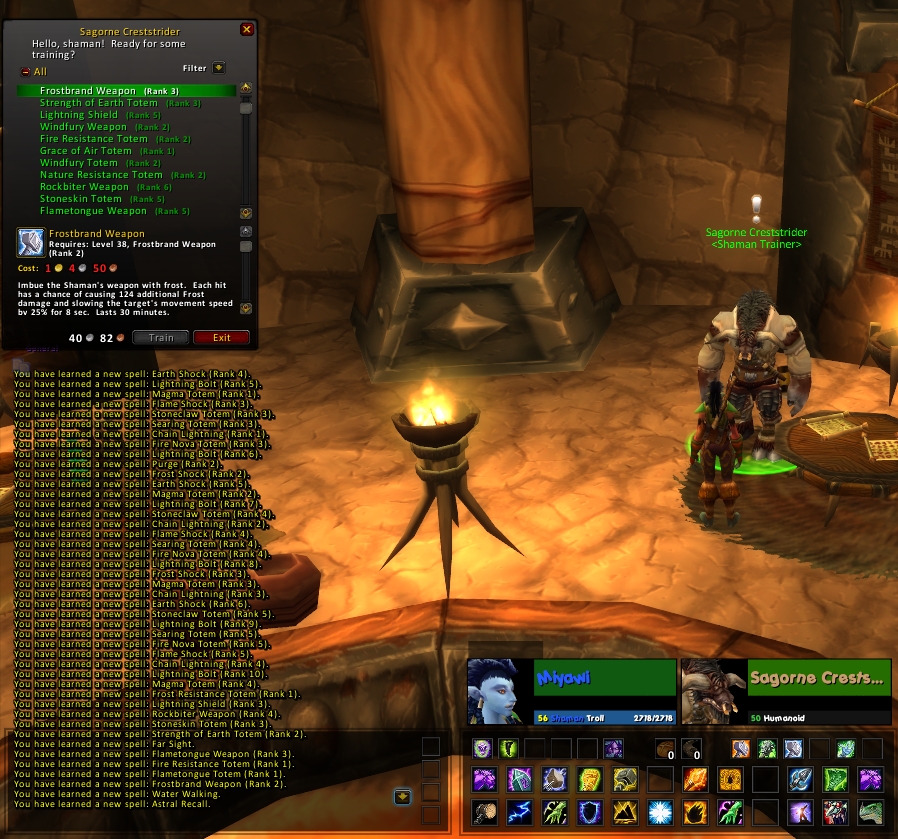The width and height of the screenshot is (898, 839).
Task: Activate the blue shield ability icon
Action: tap(591, 811)
